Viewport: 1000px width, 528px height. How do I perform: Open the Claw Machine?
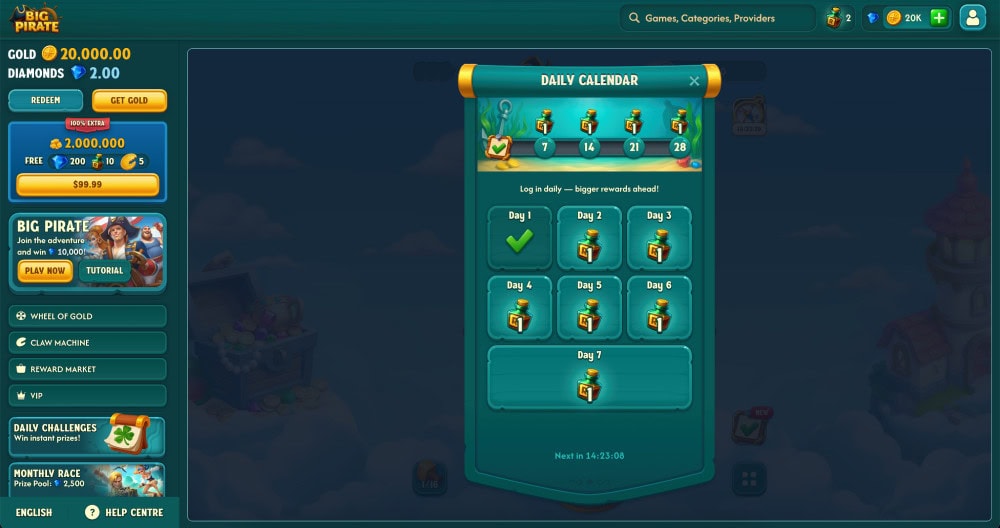[x=87, y=342]
